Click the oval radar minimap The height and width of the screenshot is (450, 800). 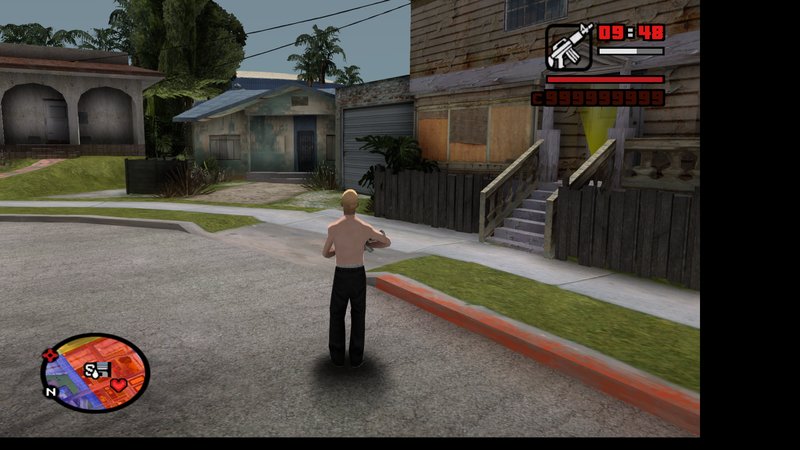[94, 372]
